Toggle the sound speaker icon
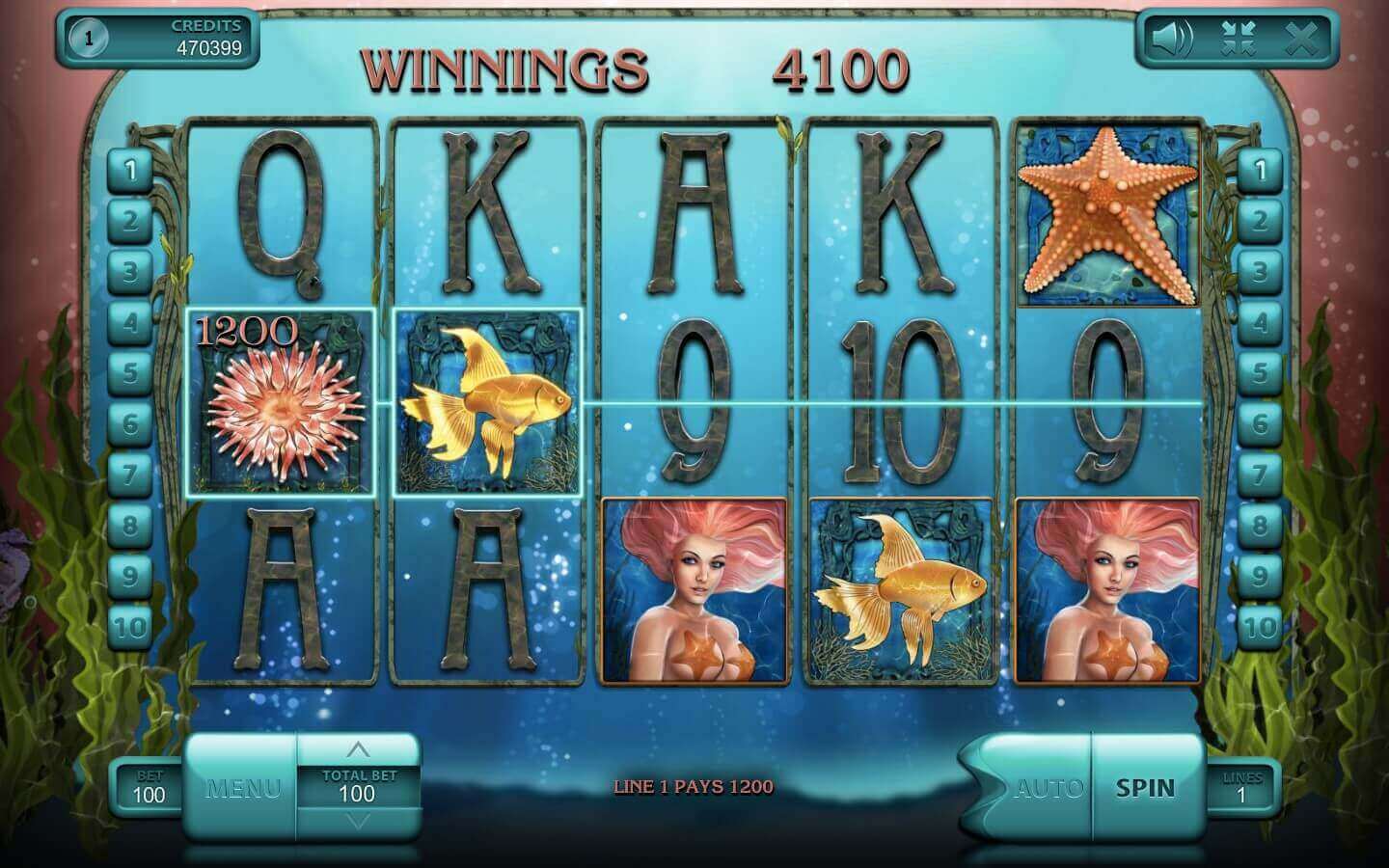1389x868 pixels. (x=1172, y=39)
